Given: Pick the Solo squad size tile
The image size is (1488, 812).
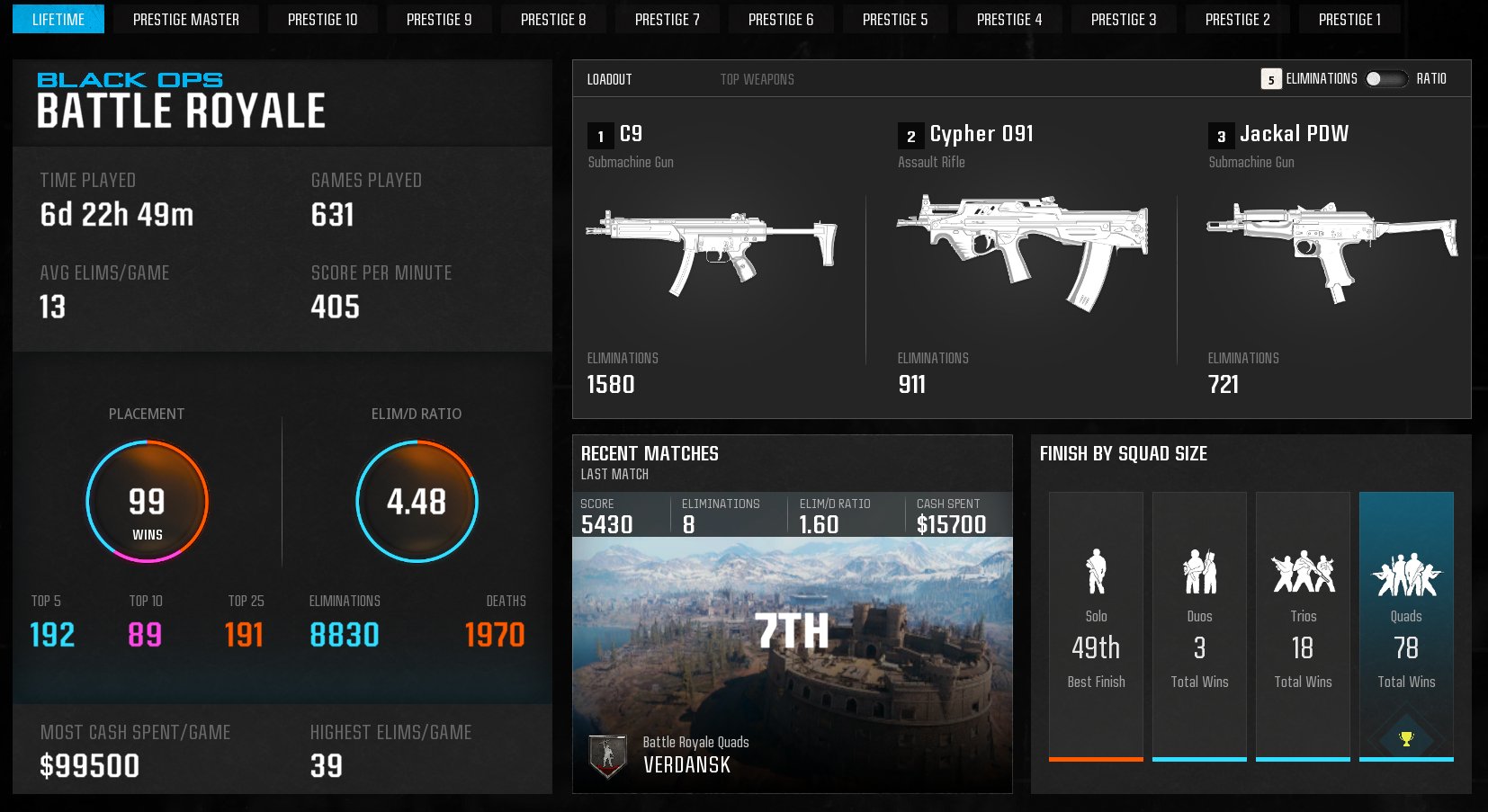Looking at the screenshot, I should point(1096,626).
